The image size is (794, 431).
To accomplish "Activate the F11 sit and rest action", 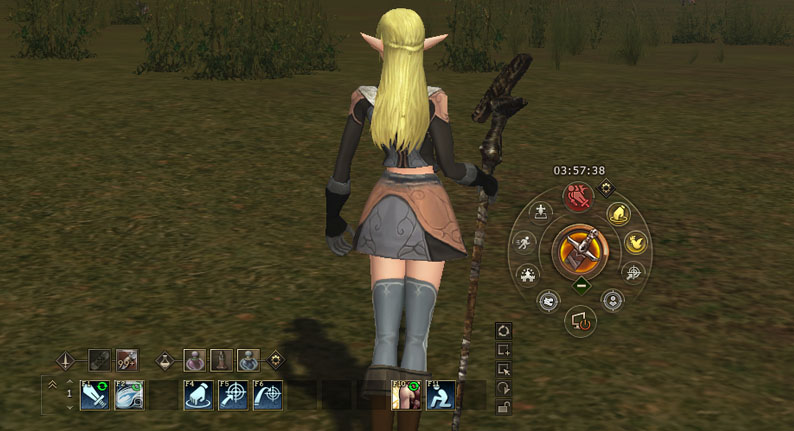I will [441, 395].
